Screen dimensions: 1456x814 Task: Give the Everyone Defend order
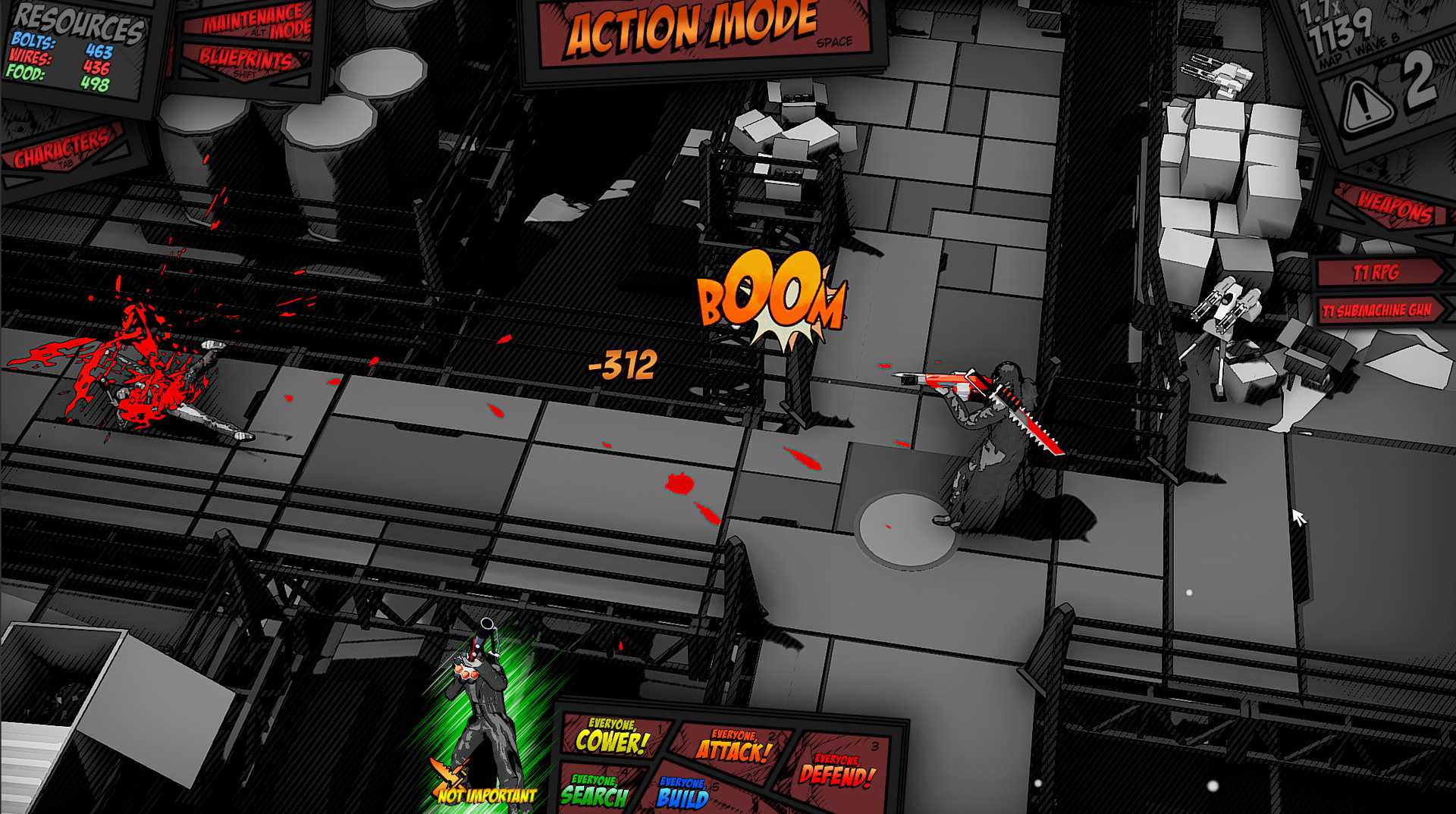coord(836,771)
